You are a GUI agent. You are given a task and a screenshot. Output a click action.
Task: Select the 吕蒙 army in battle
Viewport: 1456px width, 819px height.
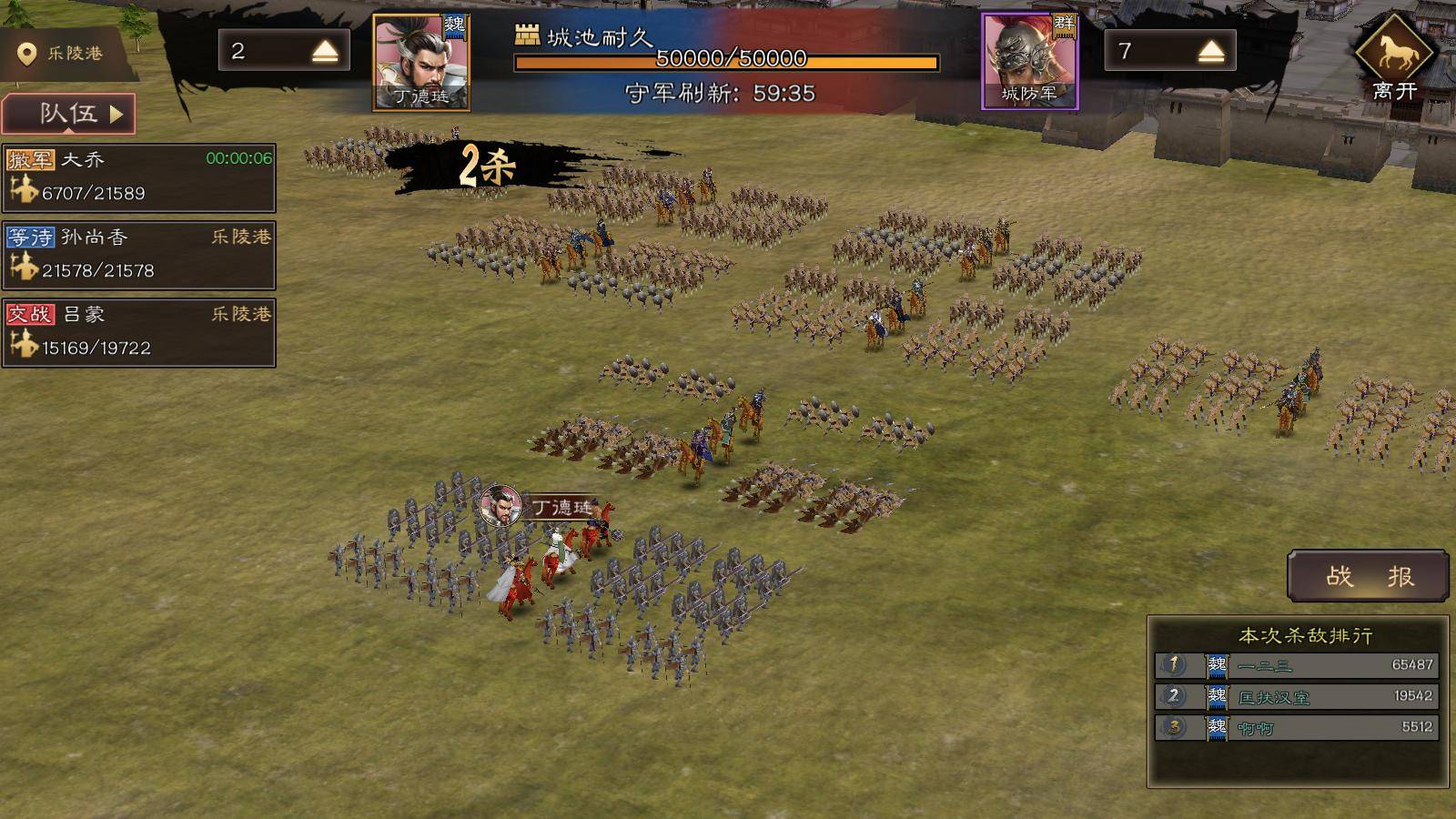tap(139, 332)
